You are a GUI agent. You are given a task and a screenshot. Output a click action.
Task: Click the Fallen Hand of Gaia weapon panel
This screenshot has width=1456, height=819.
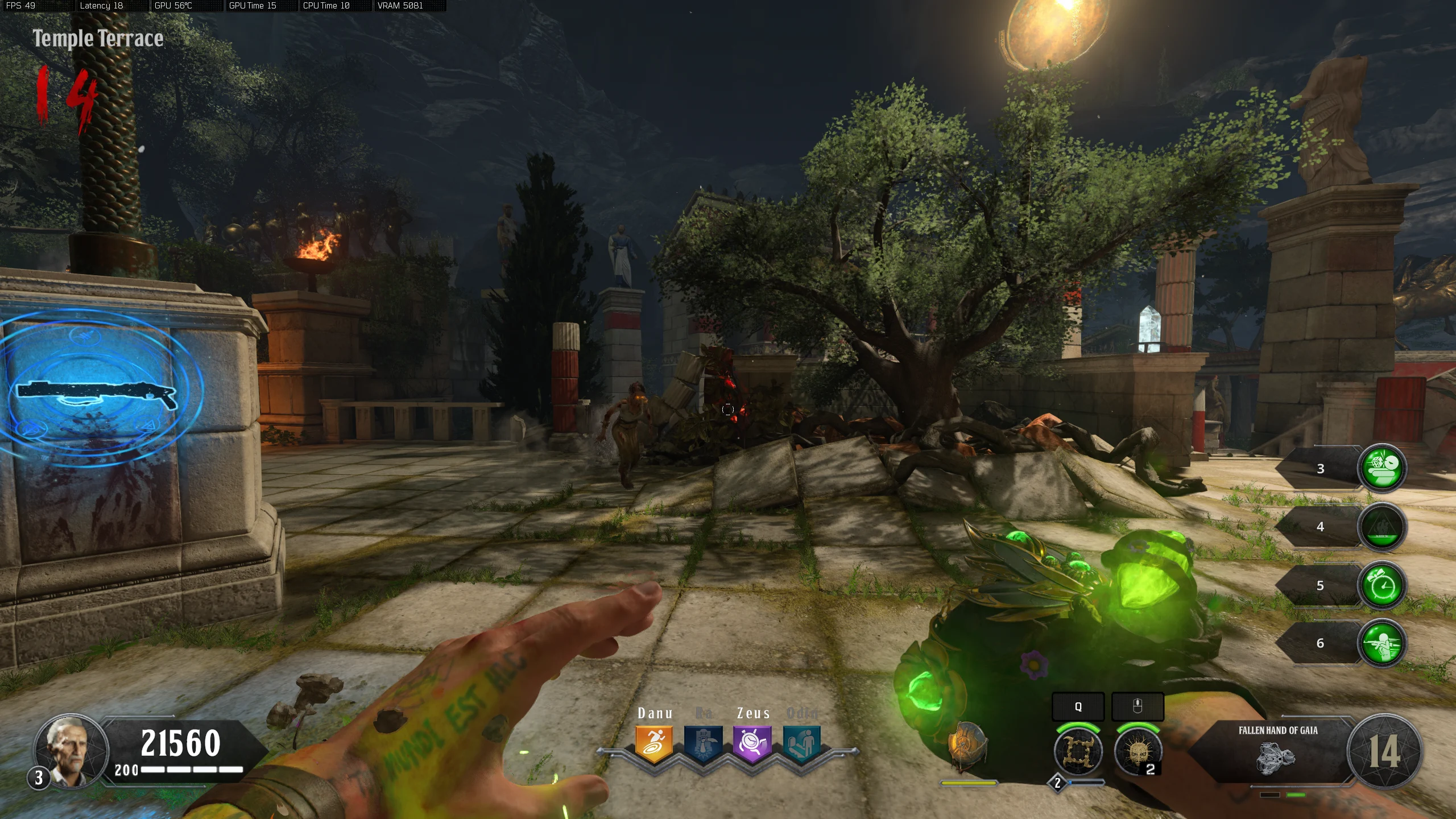point(1277,751)
